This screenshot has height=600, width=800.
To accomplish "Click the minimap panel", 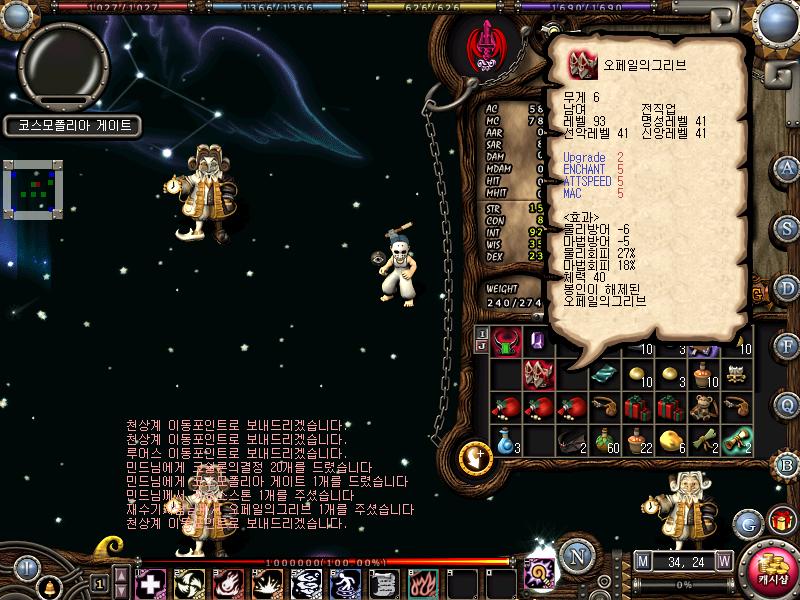I will click(x=33, y=188).
